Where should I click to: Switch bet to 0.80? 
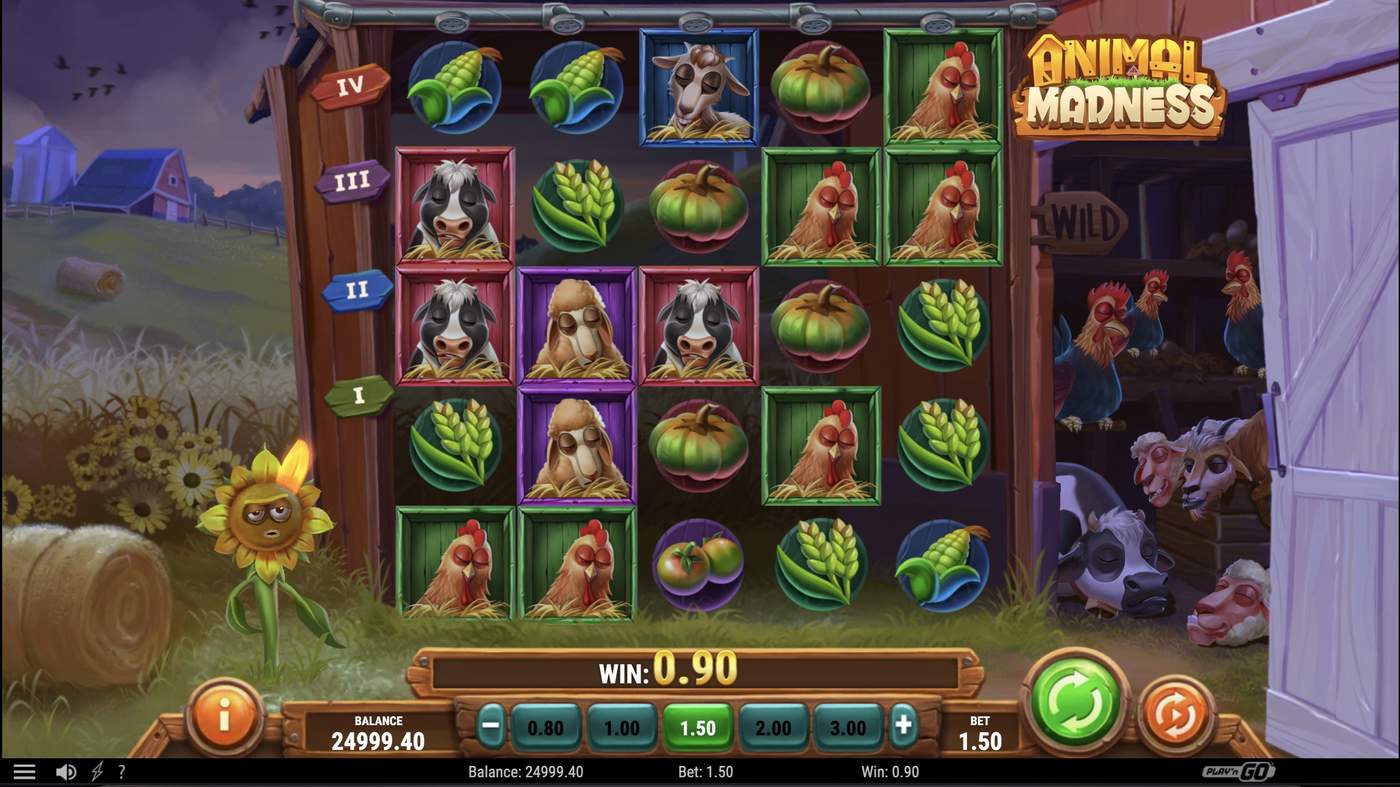click(x=547, y=728)
